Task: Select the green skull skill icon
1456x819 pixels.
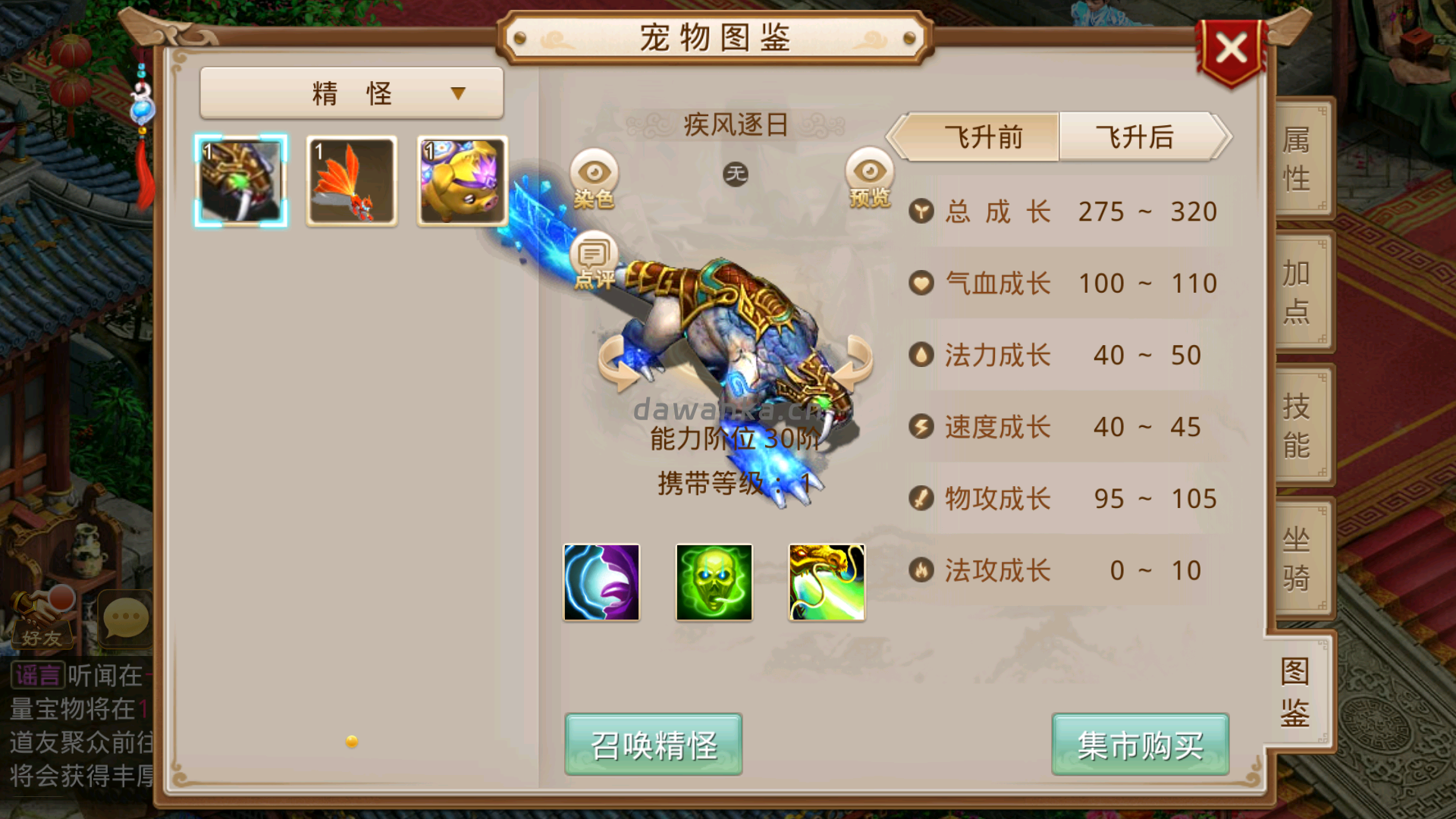Action: 714,582
